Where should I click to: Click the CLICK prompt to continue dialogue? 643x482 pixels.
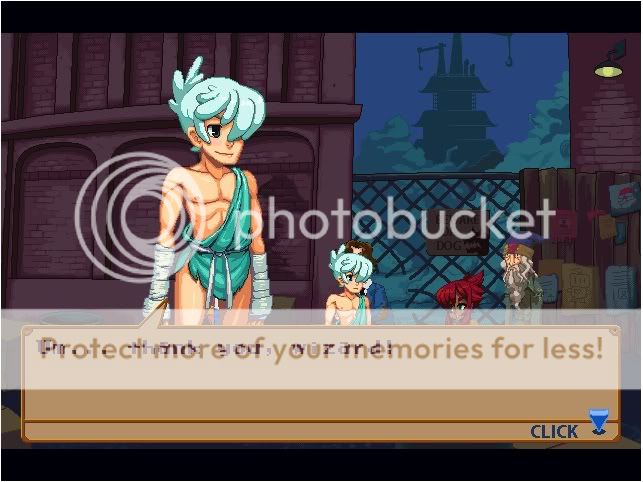coord(554,432)
